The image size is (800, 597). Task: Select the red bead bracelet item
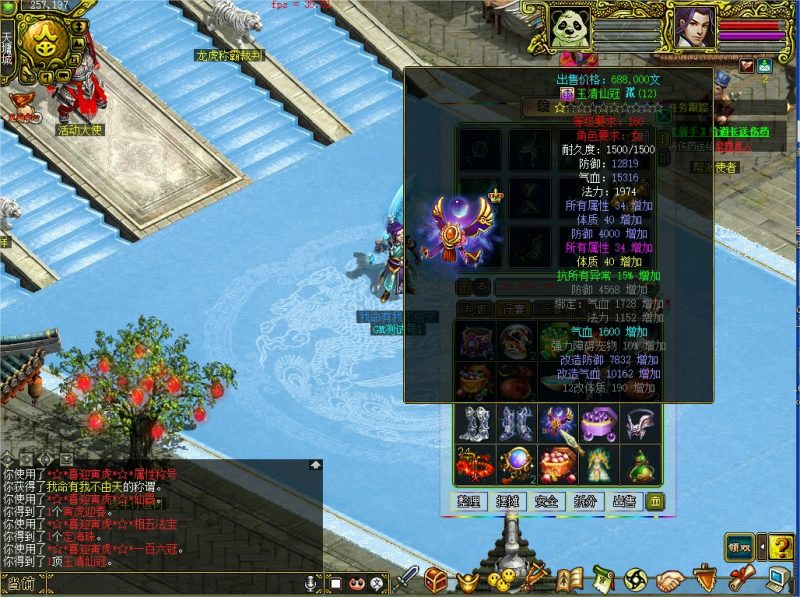(472, 465)
